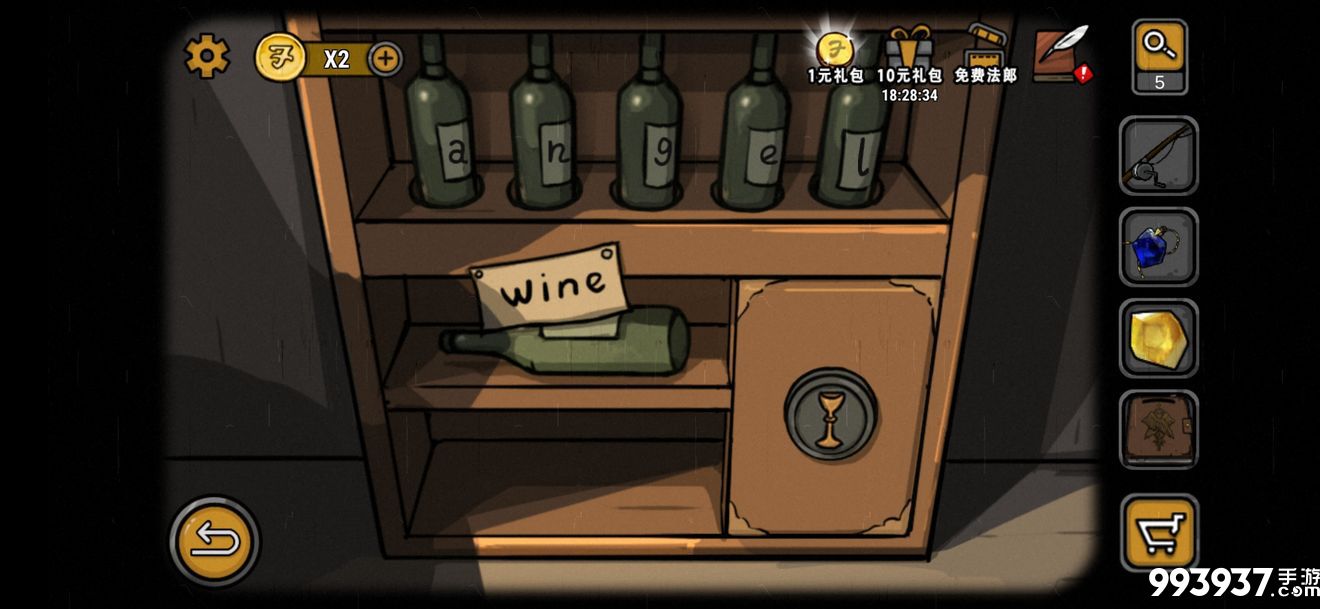Select the yellow gemstone inventory slot

(1158, 338)
